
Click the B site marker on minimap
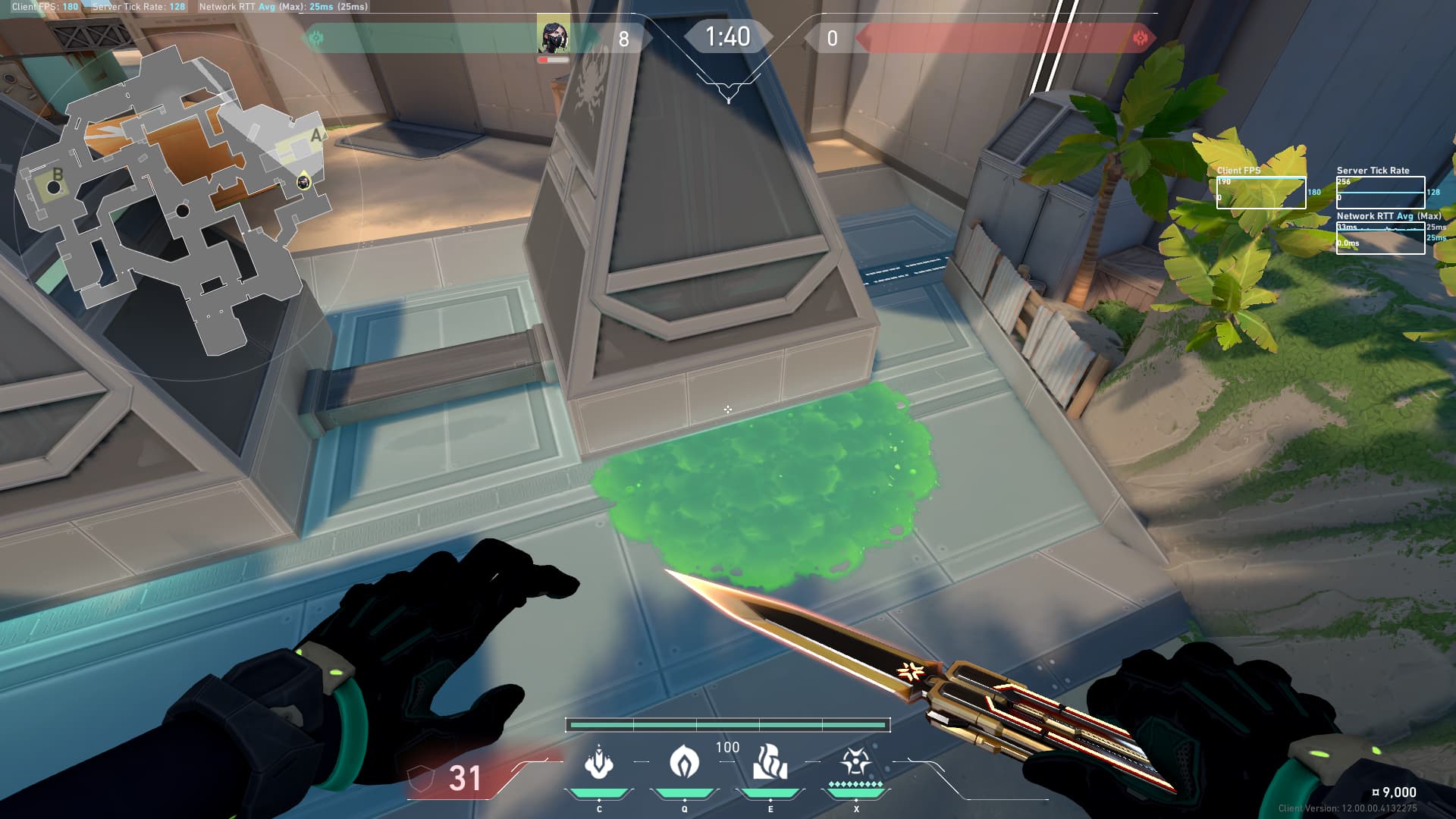56,177
